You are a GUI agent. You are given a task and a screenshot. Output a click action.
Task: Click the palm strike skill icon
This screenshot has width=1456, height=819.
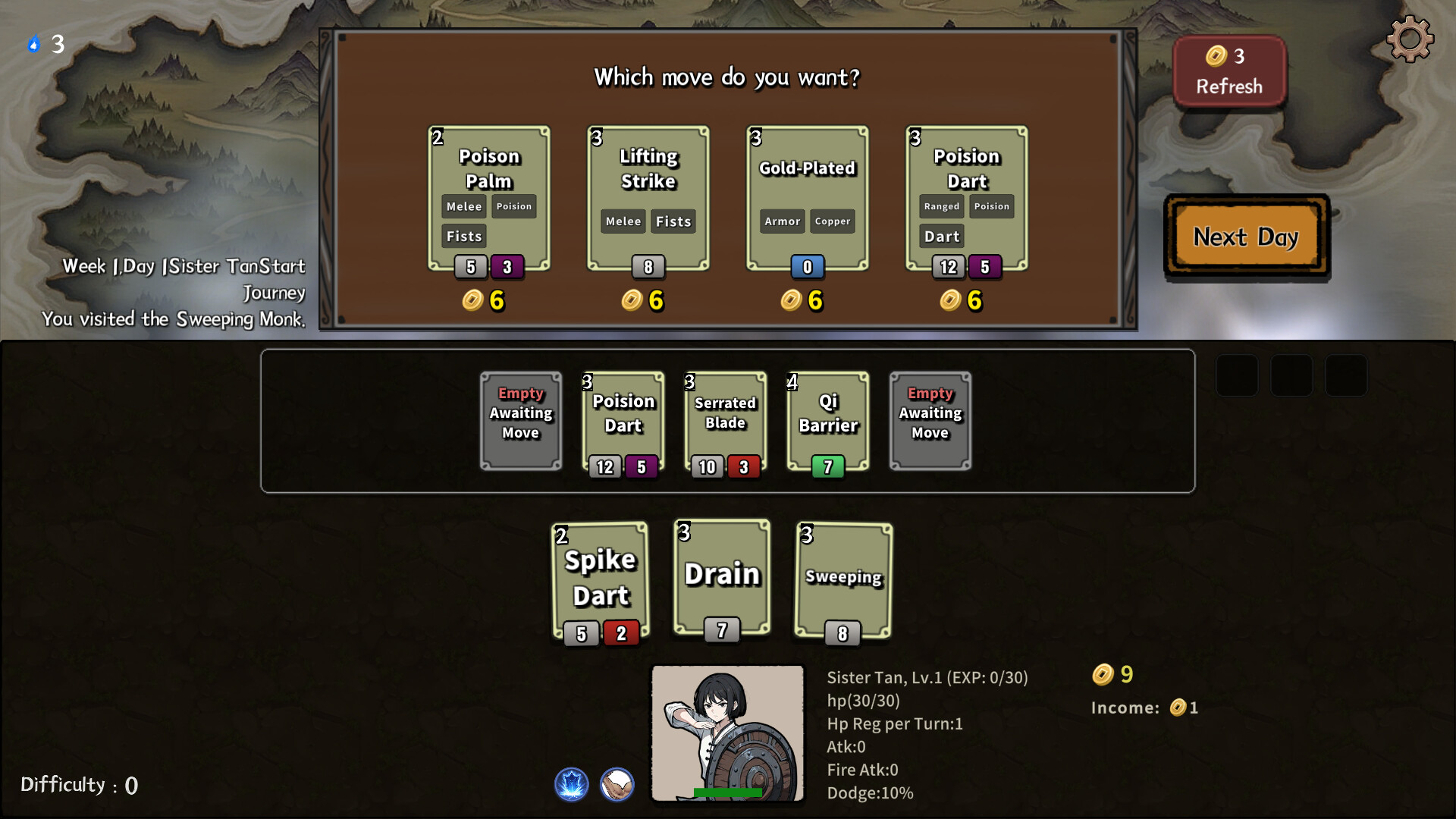617,784
